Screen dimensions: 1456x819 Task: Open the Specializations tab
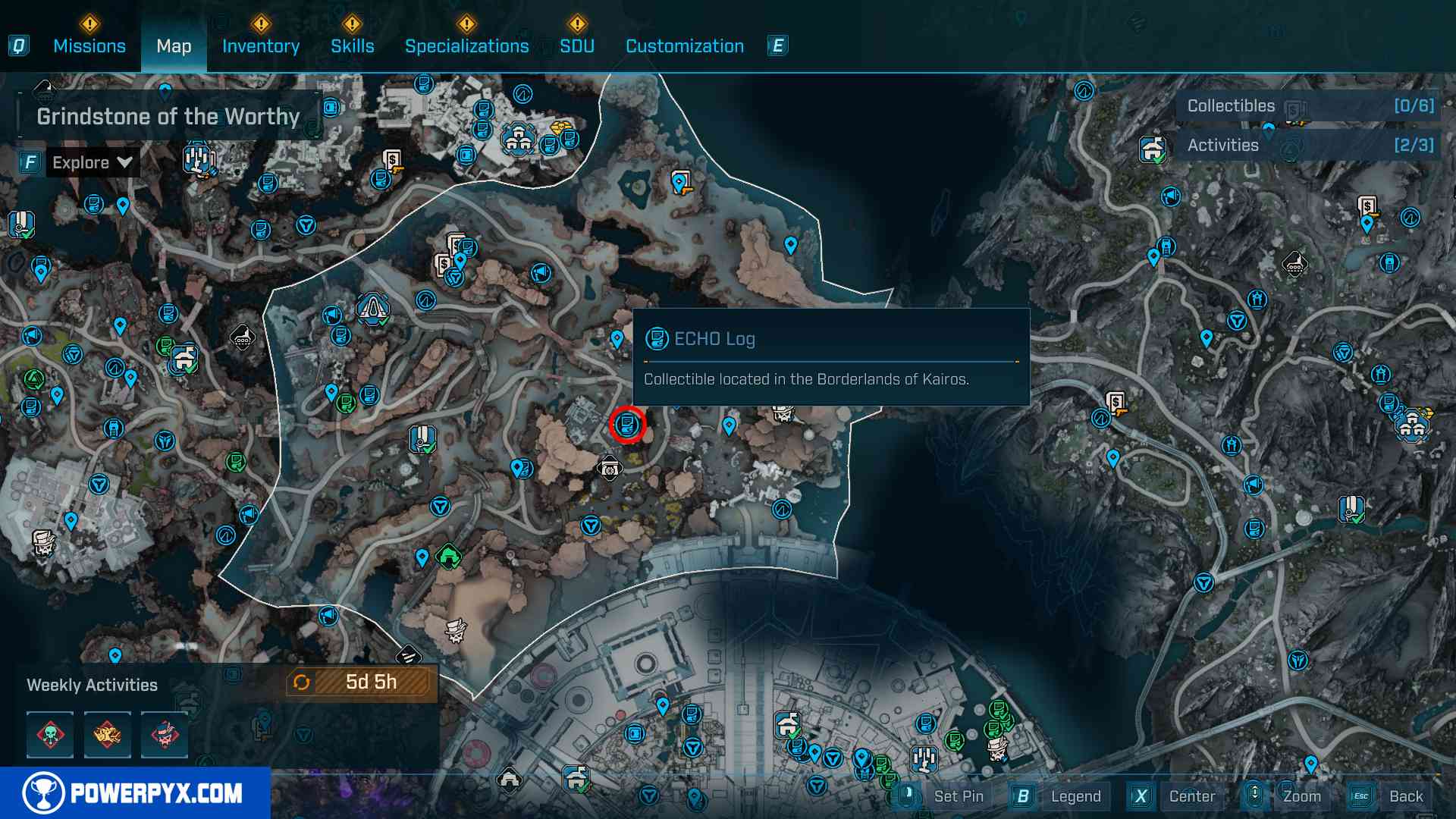click(x=466, y=46)
